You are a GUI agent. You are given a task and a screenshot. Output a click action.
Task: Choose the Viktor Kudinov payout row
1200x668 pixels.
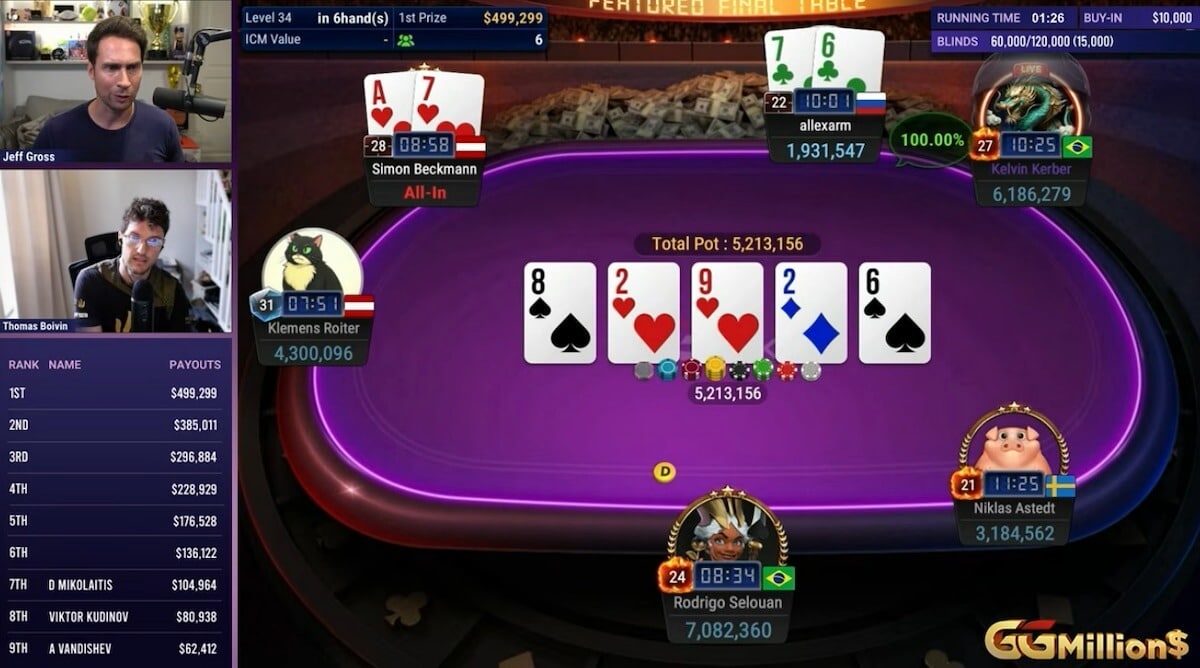(116, 617)
